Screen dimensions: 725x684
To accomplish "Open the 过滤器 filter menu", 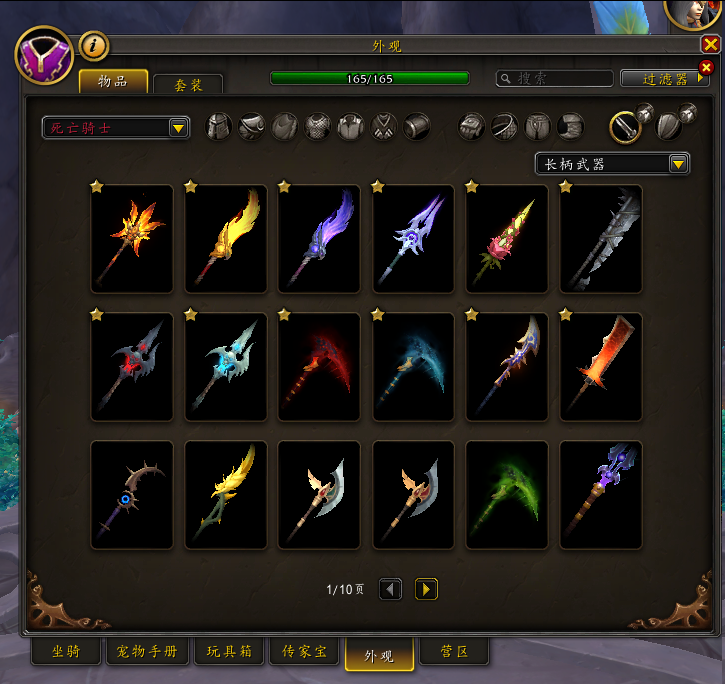I will [665, 78].
